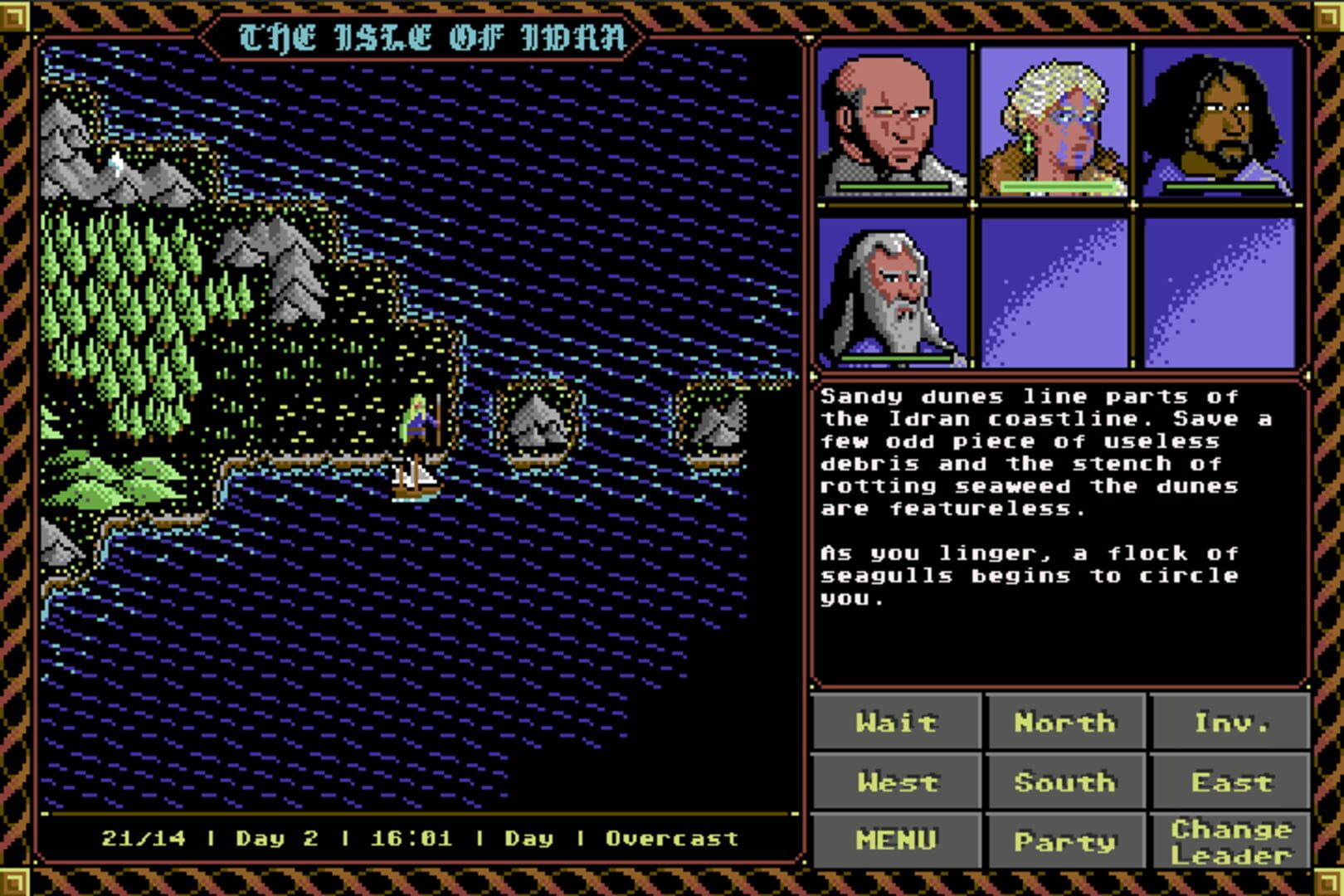Click the sailing boat on the map
This screenshot has height=896, width=1344.
(416, 481)
